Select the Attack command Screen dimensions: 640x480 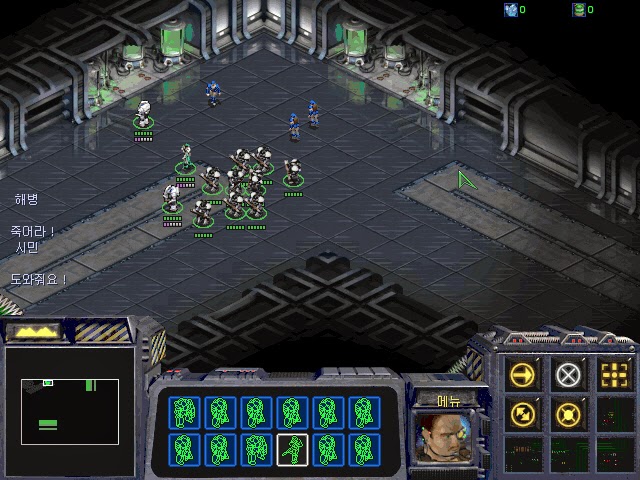(613, 375)
